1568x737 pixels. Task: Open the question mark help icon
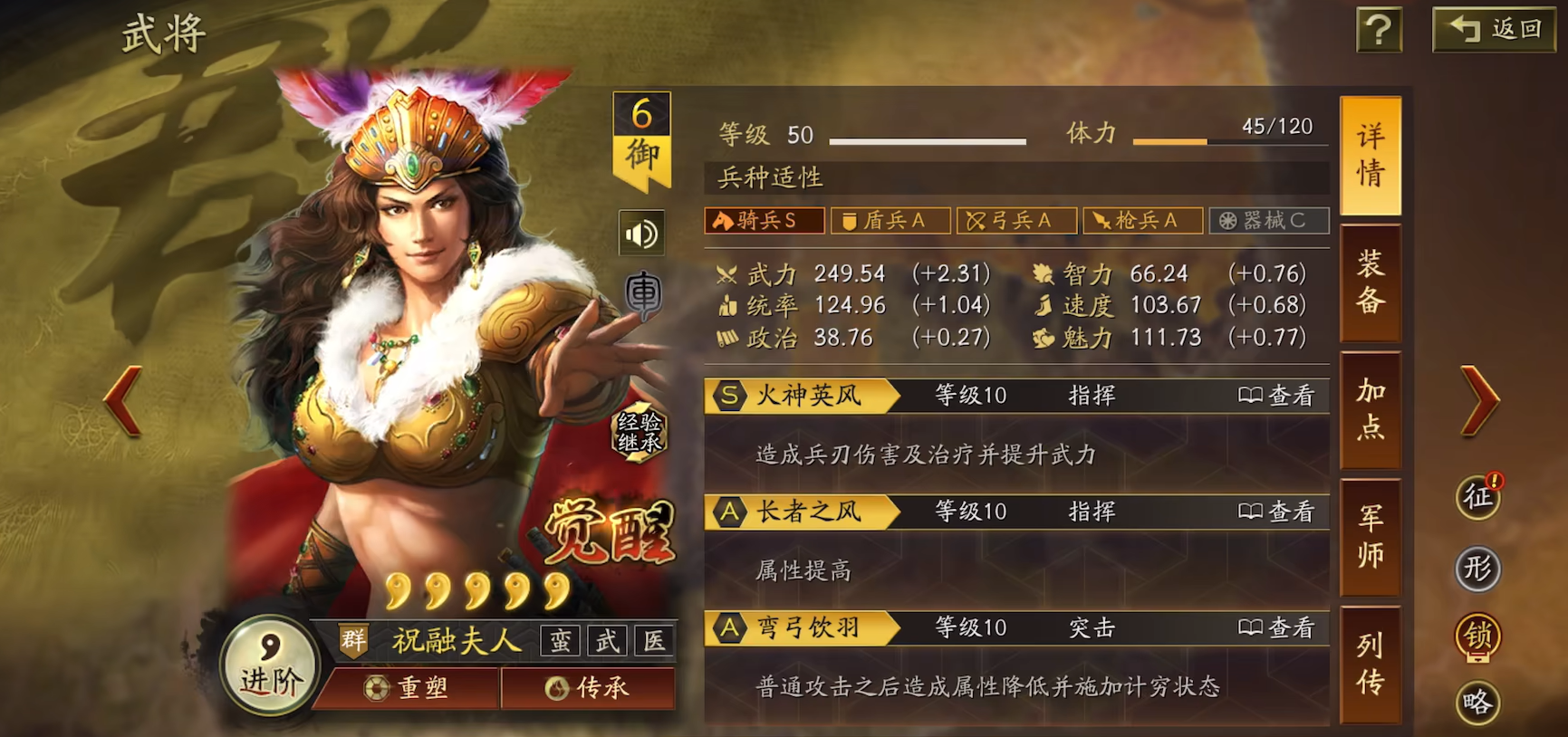click(1378, 28)
